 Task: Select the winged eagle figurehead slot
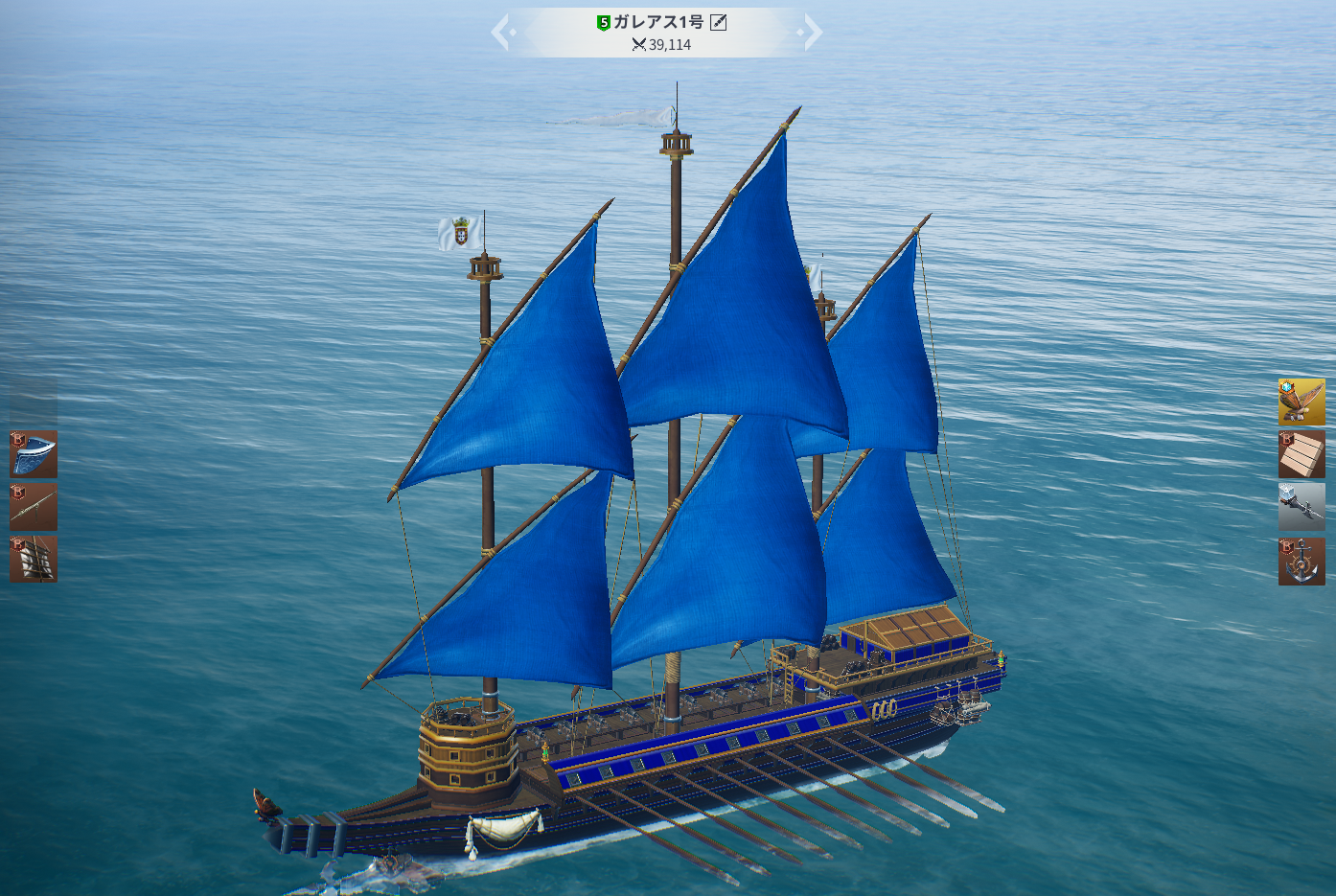click(x=1301, y=402)
